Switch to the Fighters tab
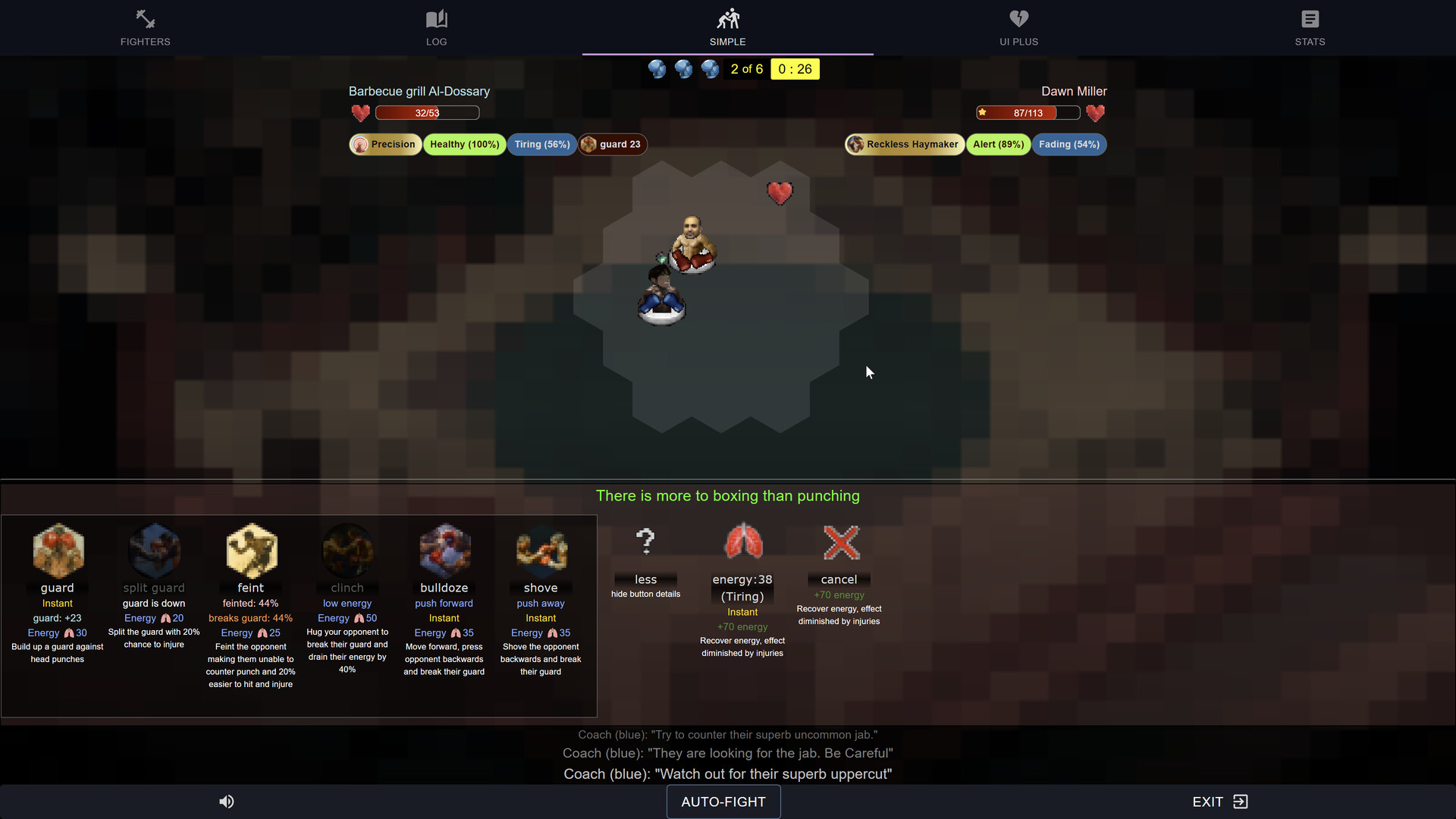This screenshot has width=1456, height=819. click(x=145, y=28)
